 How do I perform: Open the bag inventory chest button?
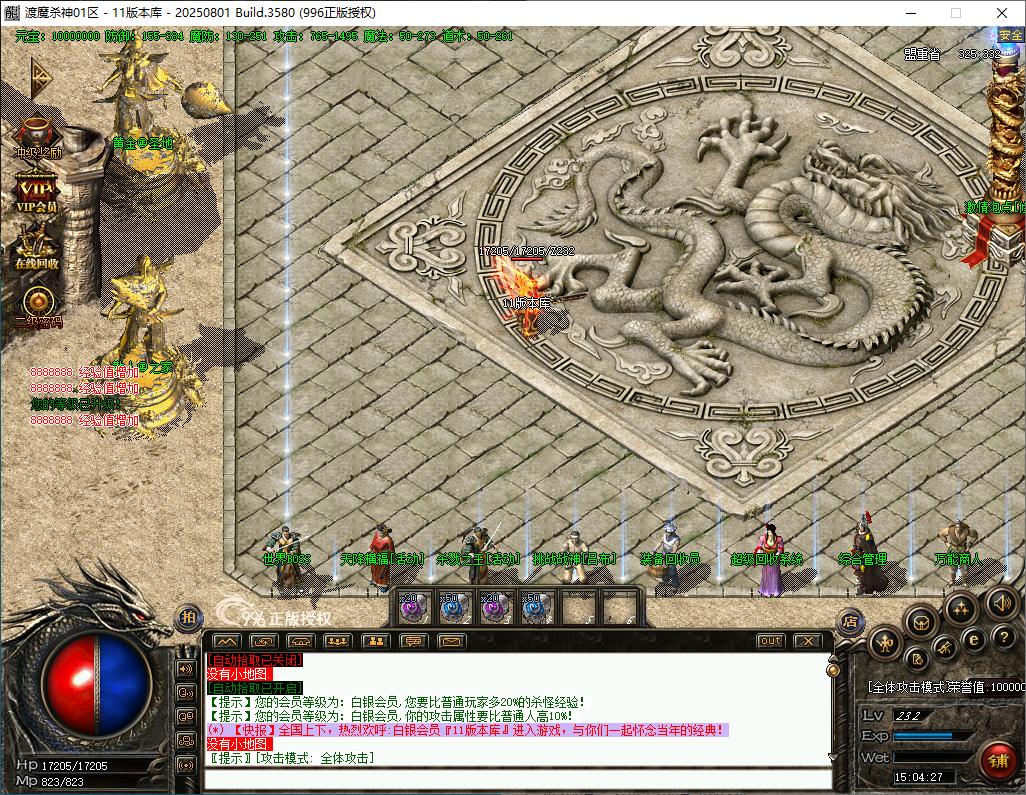coord(921,621)
